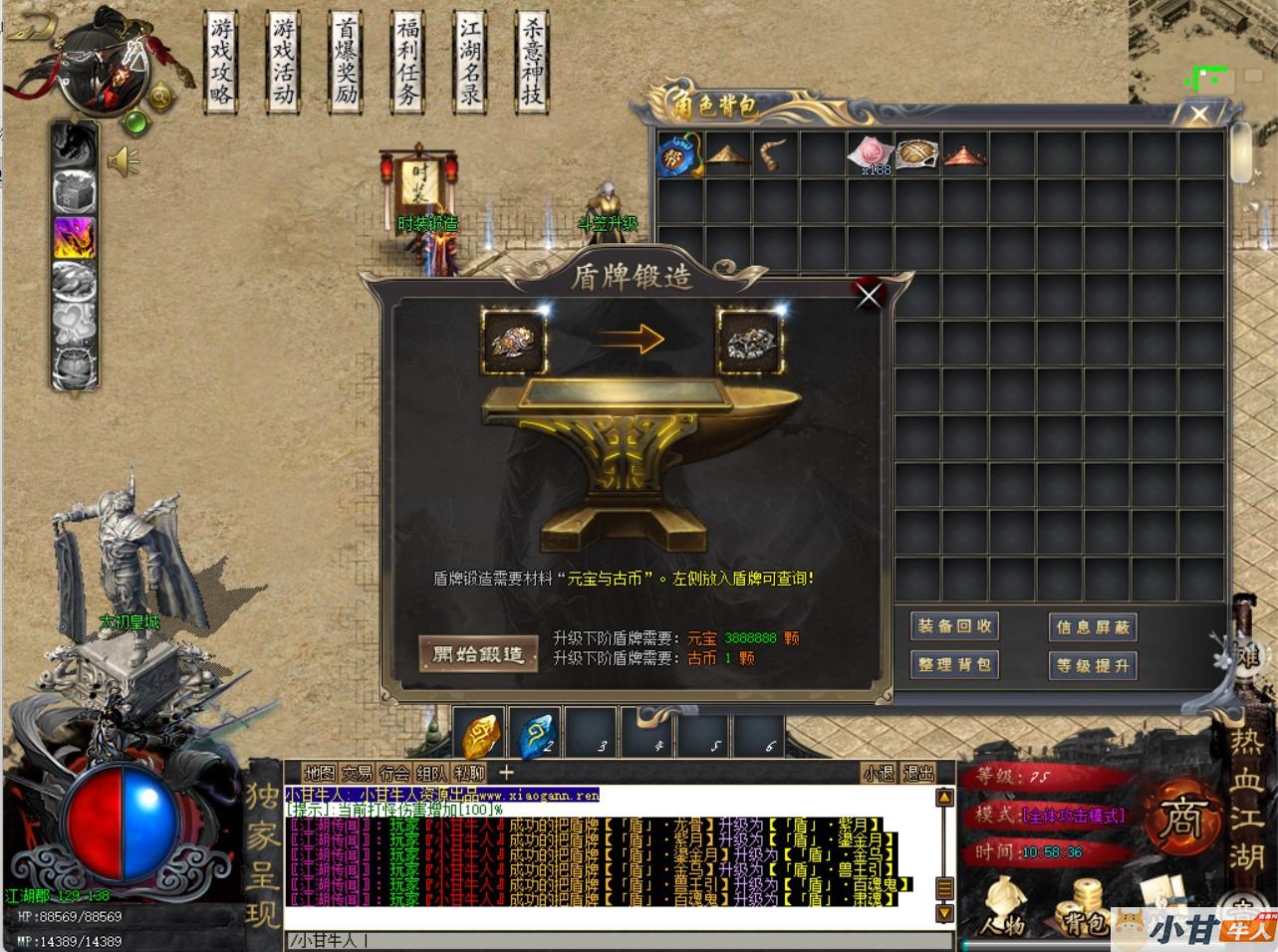
Task: Open the 江湖名录 scroll menu
Action: pyautogui.click(x=469, y=61)
